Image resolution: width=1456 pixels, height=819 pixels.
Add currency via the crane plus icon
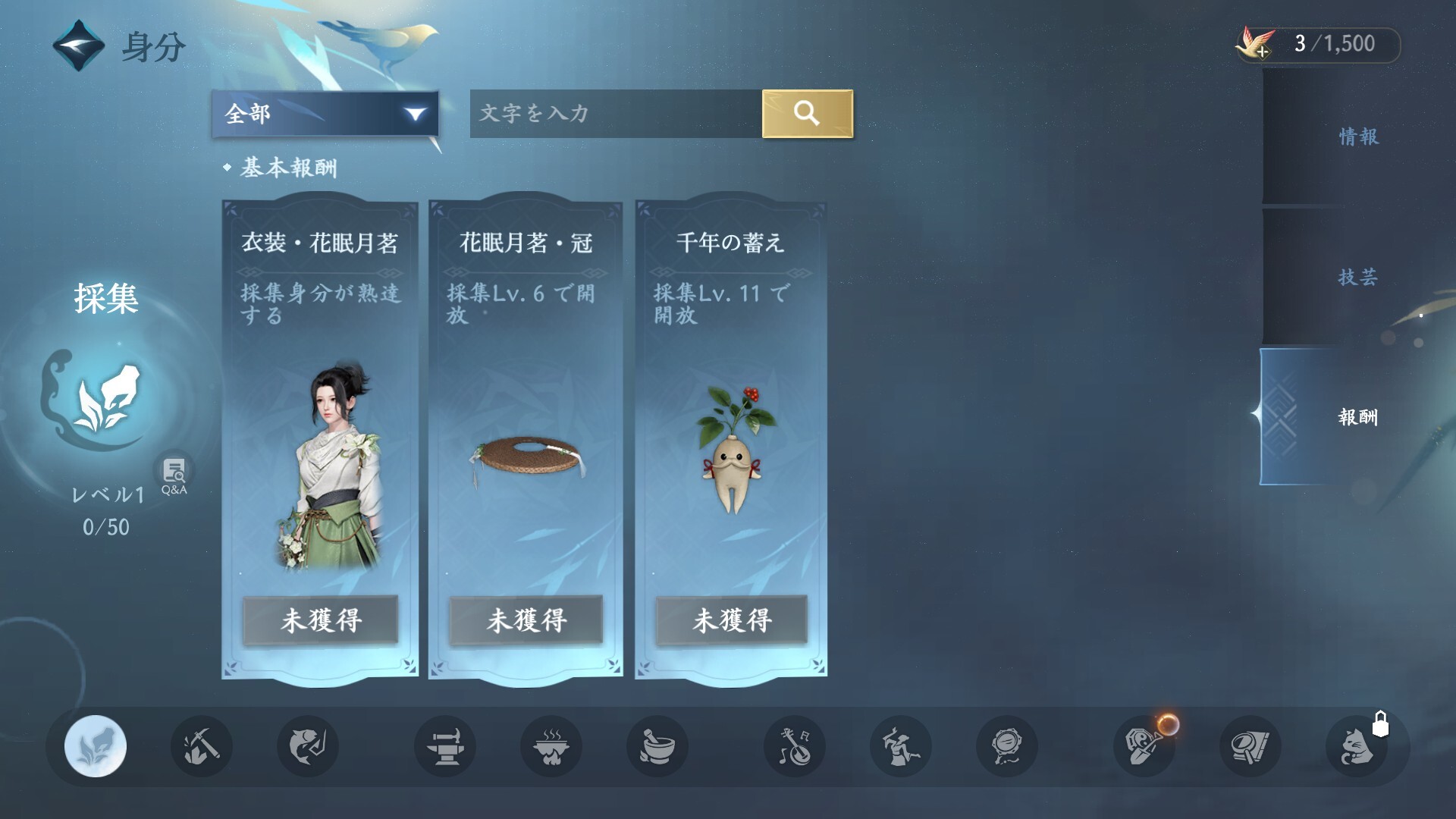click(1256, 44)
